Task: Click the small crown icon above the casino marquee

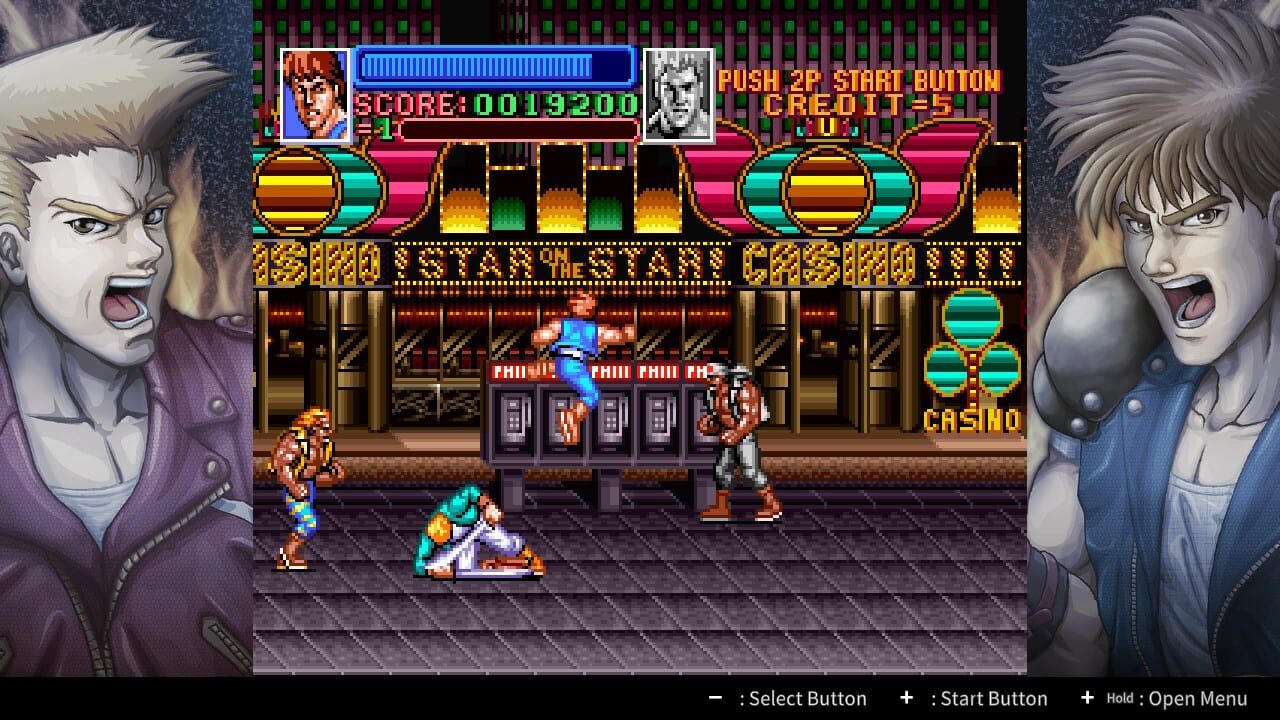Action: 828,128
